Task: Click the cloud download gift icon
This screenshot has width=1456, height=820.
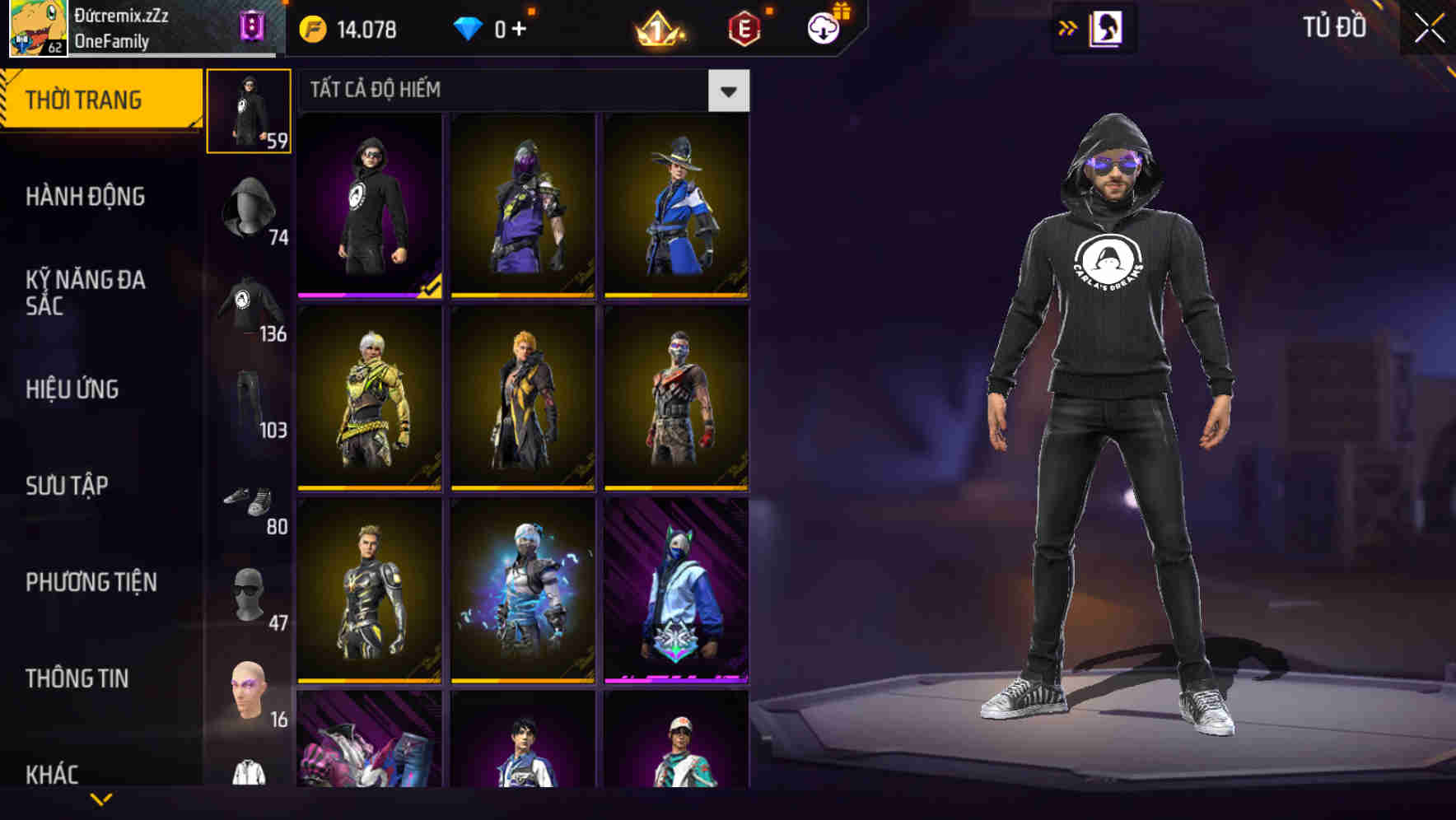Action: coord(821,30)
